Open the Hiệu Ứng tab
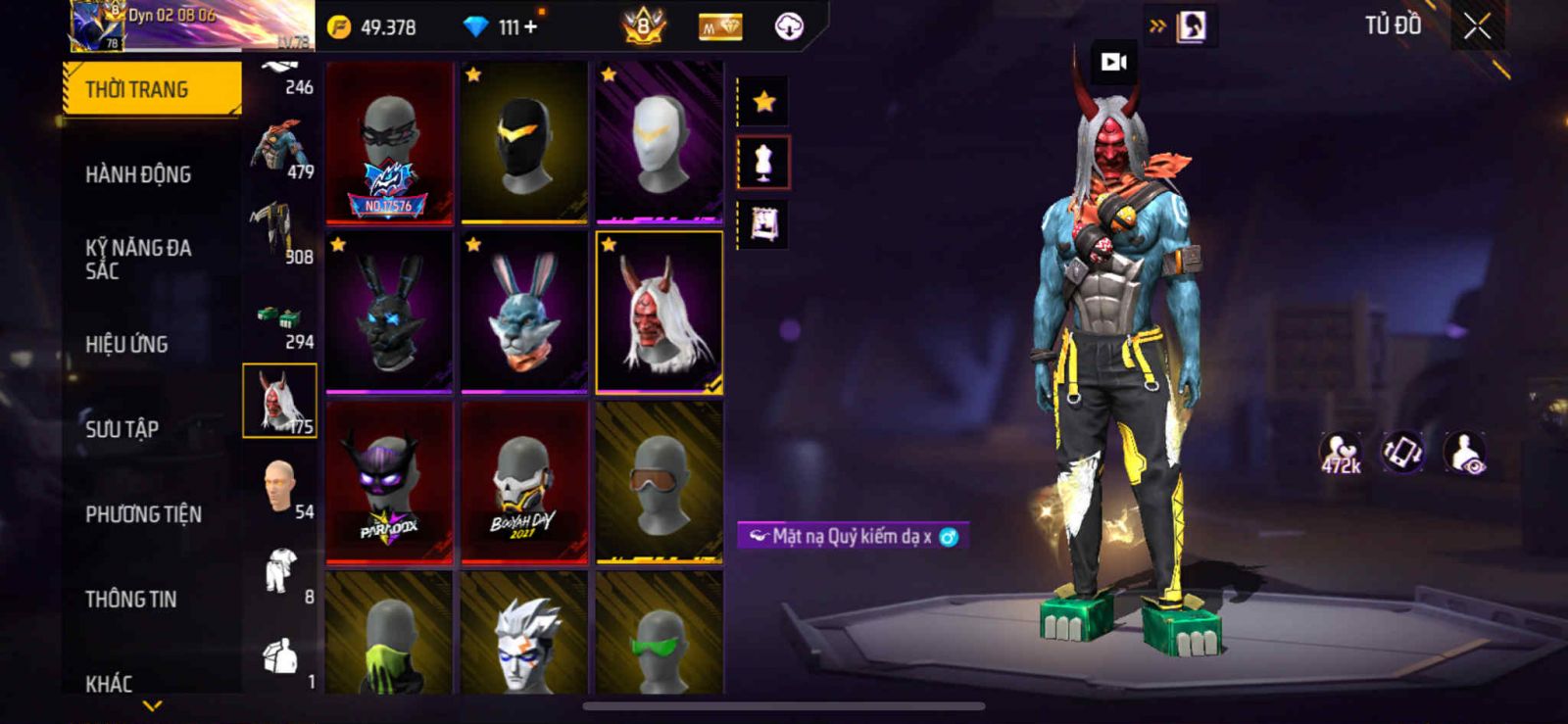Screen dimensions: 1568x724 click(126, 344)
